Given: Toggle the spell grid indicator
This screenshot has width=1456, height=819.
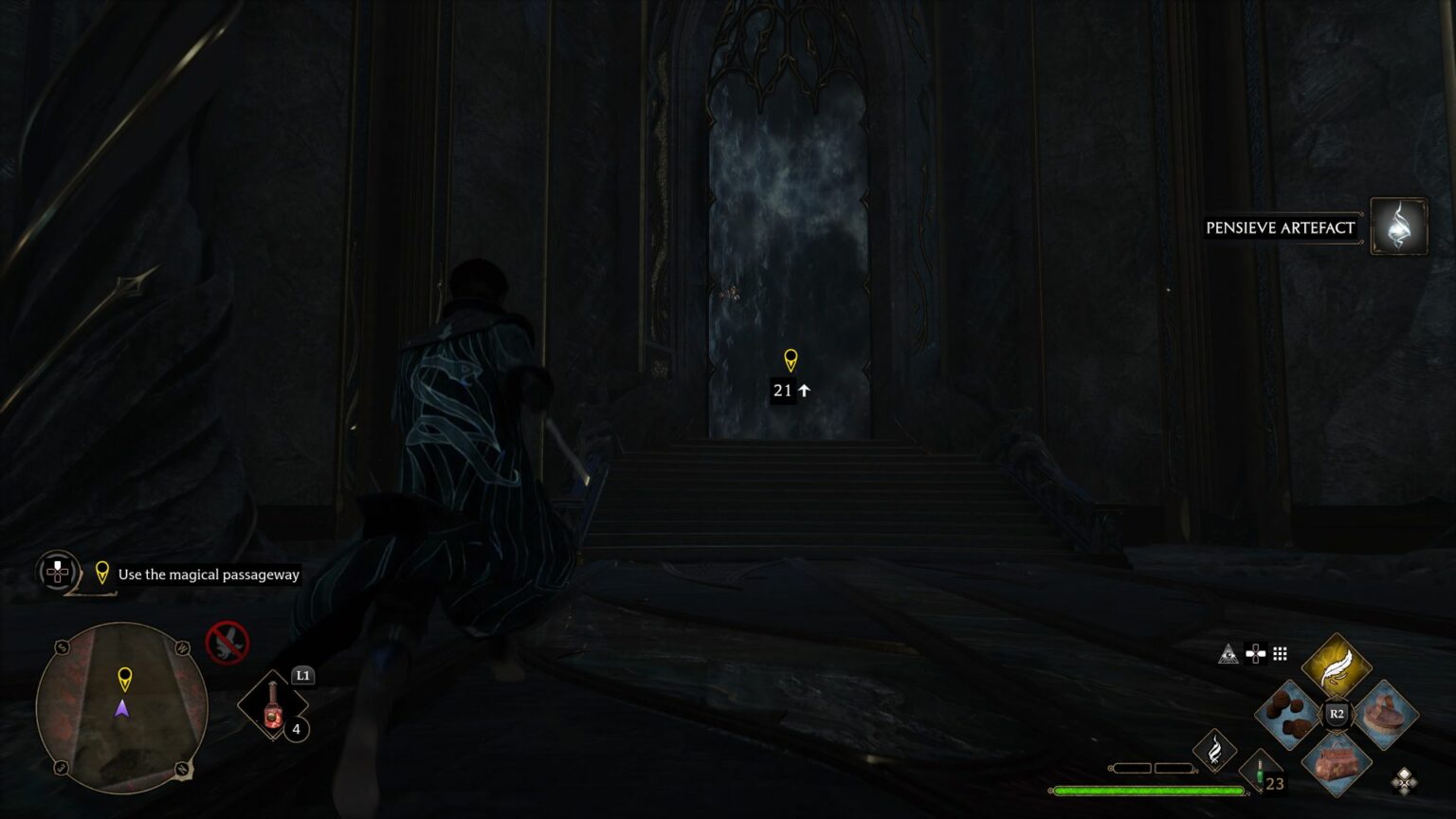Looking at the screenshot, I should click(x=1282, y=652).
